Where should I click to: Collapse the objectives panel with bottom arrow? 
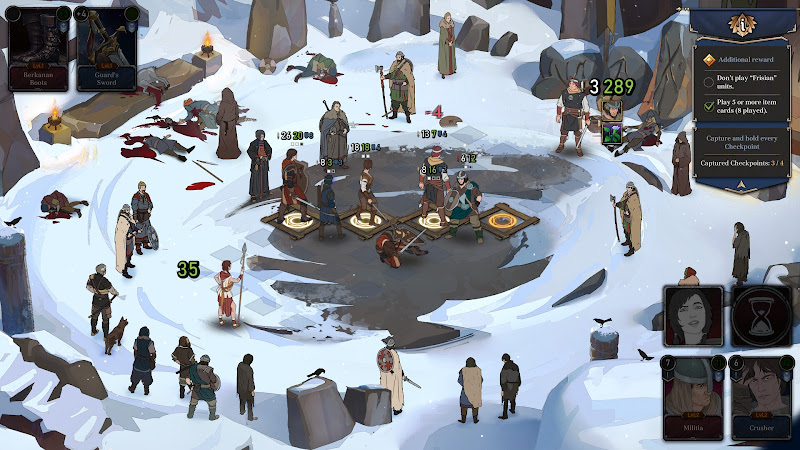pos(743,184)
